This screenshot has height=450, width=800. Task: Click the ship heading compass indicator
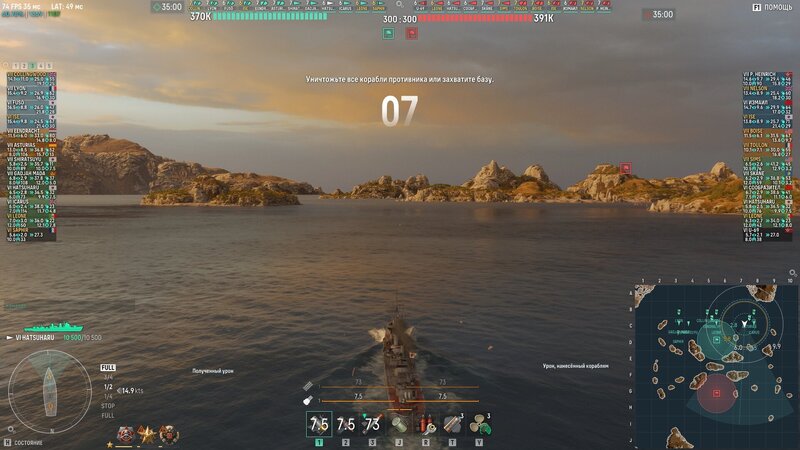[x=48, y=390]
